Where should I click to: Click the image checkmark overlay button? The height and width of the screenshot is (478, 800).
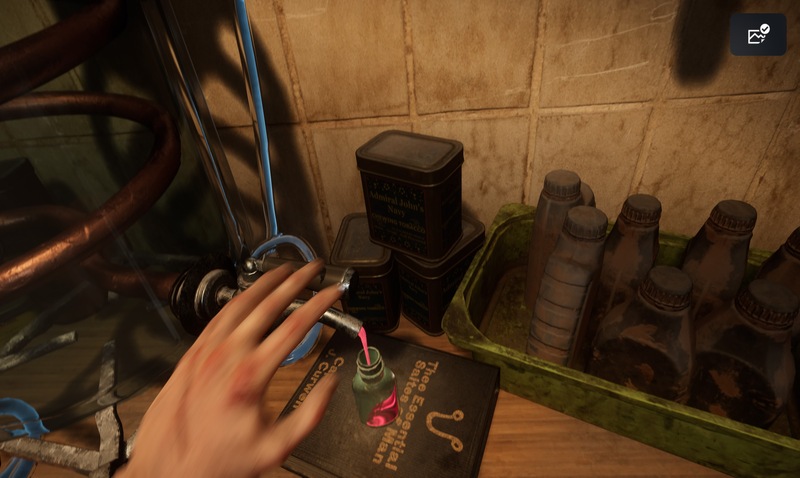click(x=758, y=35)
